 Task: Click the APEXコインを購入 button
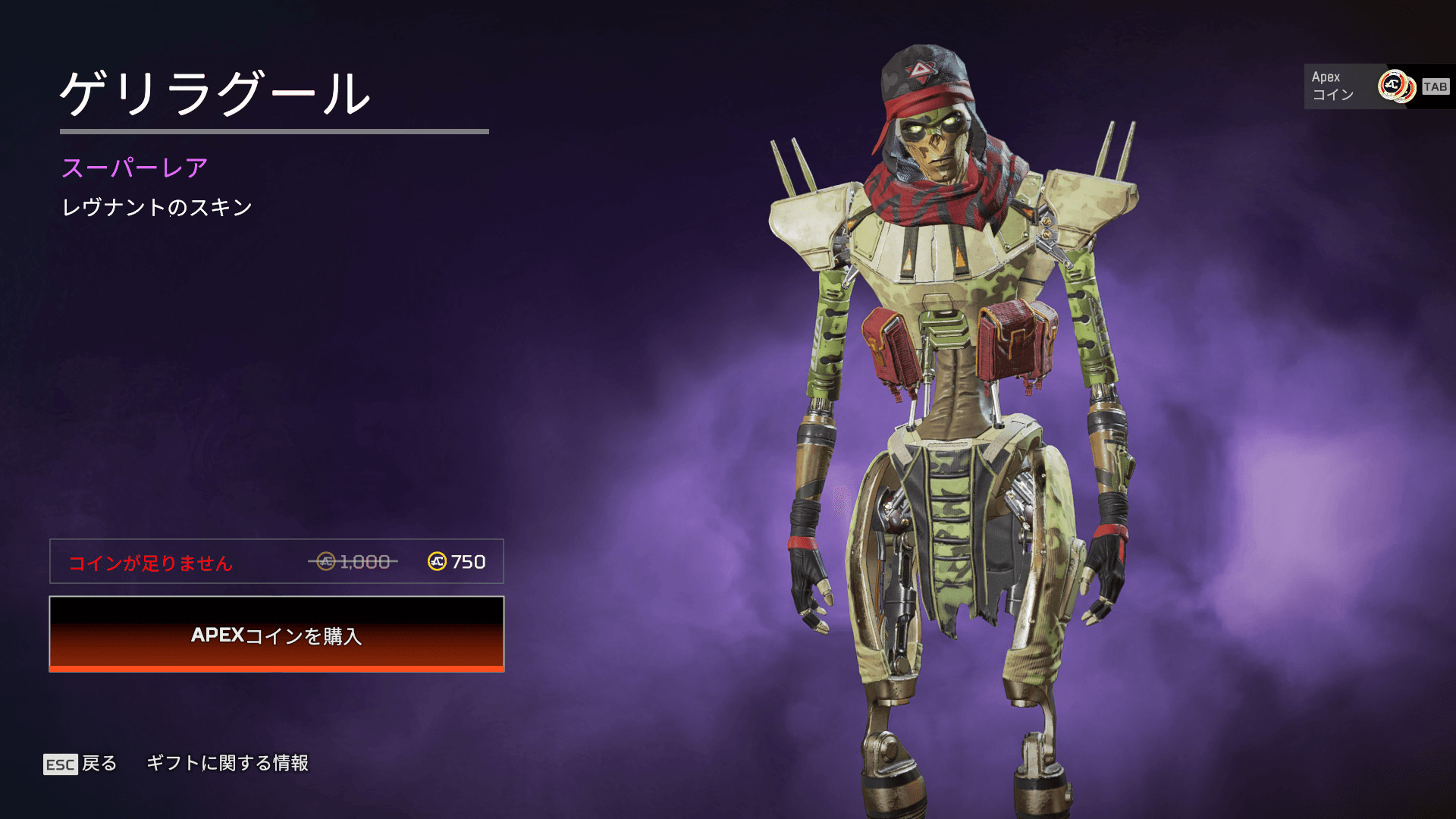click(x=277, y=634)
